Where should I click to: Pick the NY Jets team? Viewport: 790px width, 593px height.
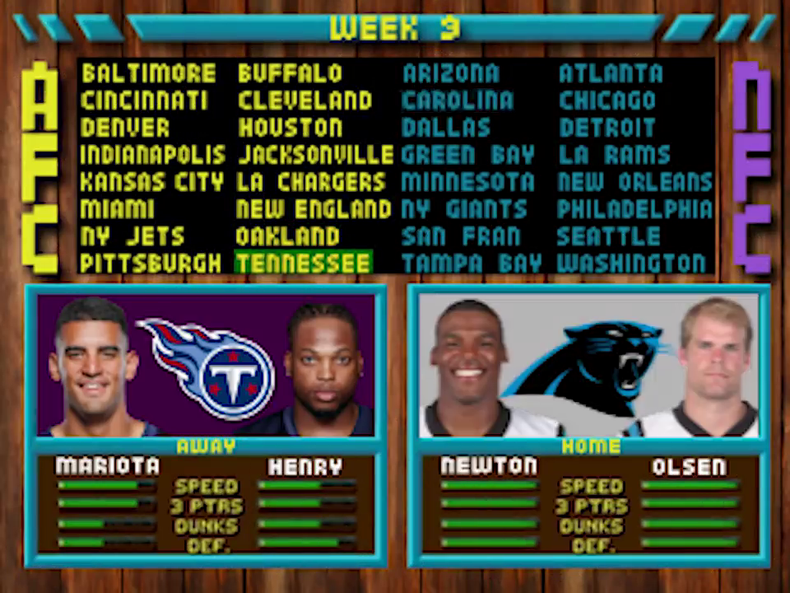pos(132,236)
